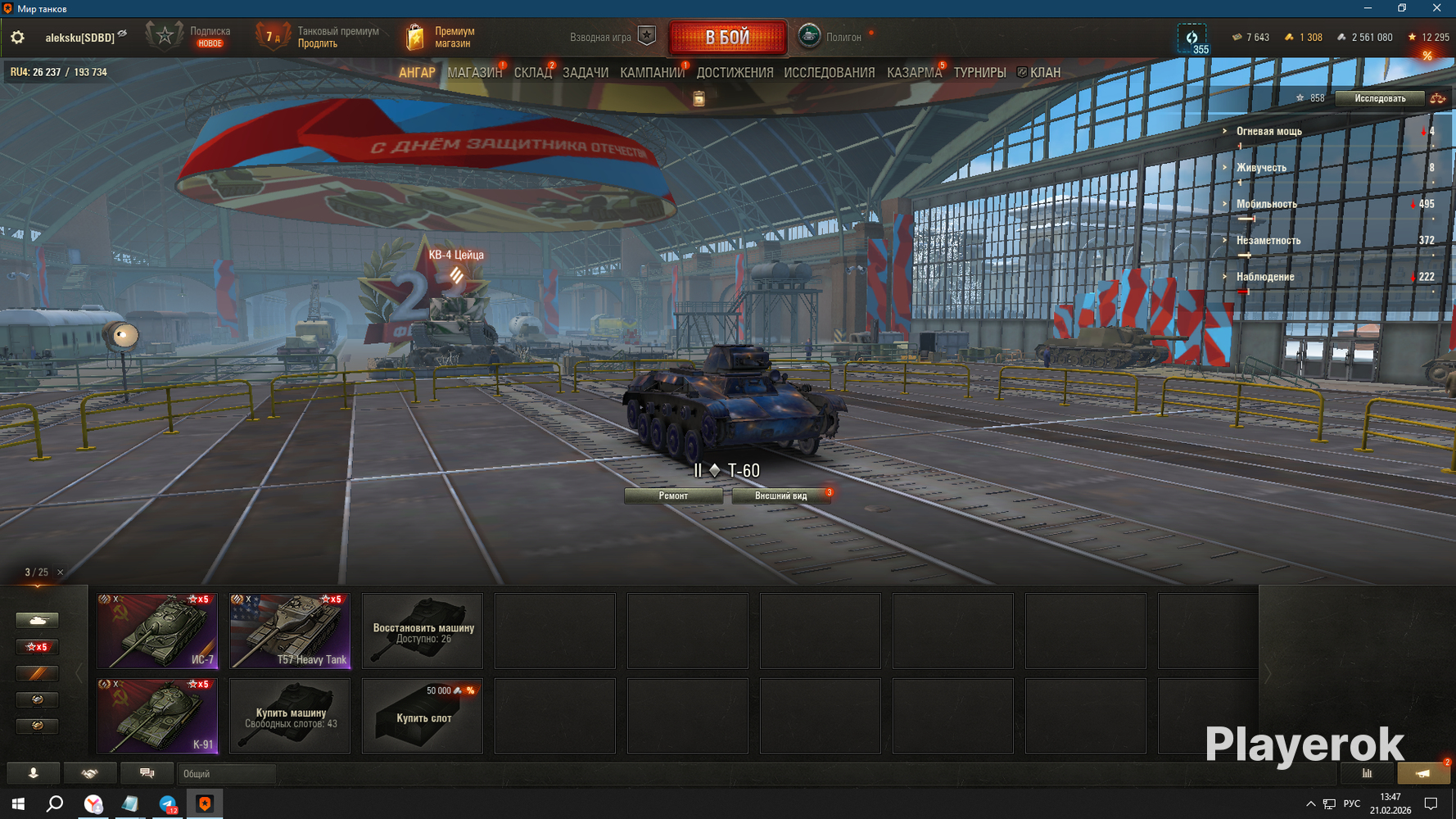Close the game window
The image size is (1456, 819).
[1436, 8]
